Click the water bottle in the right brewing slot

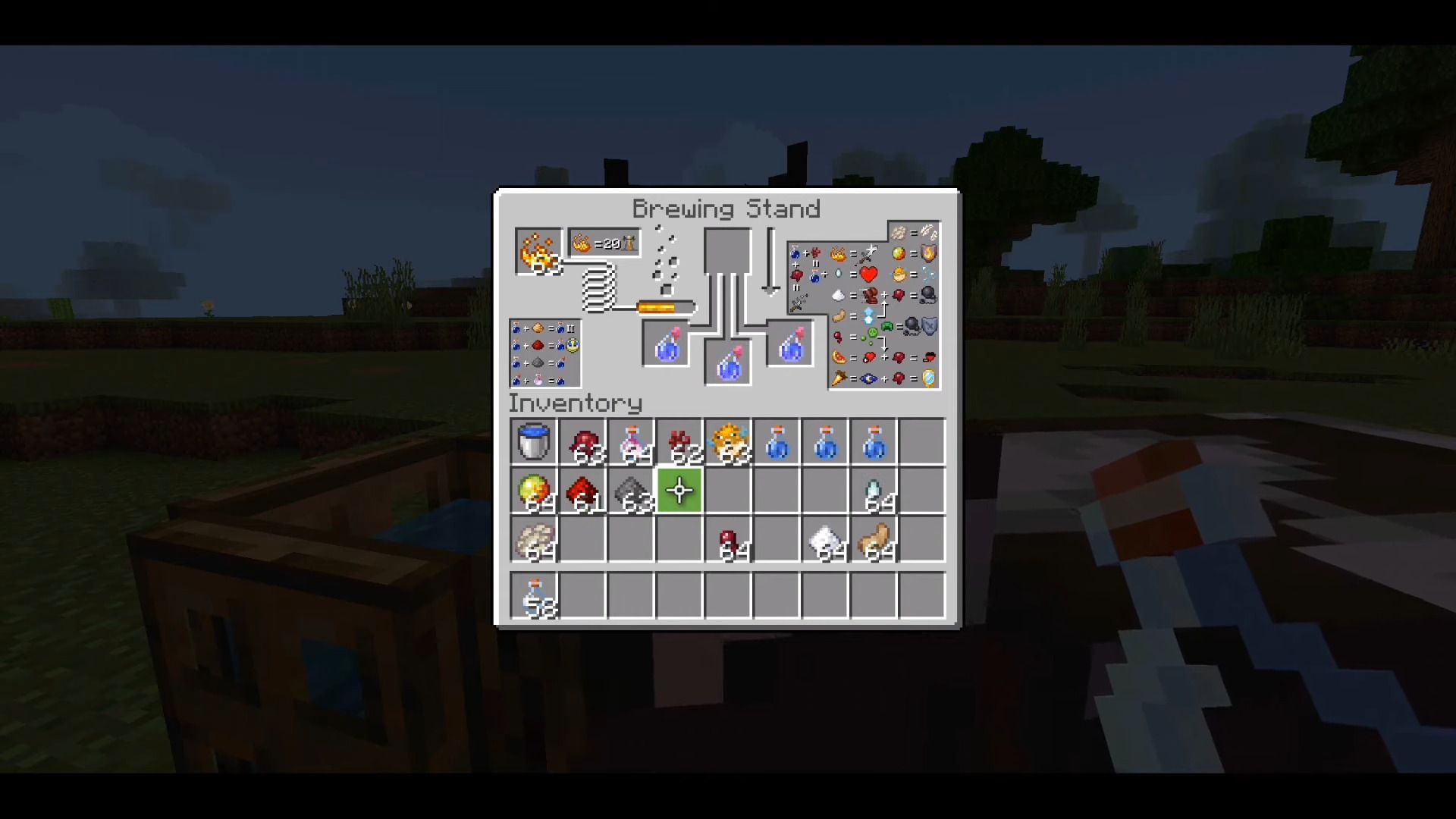789,345
